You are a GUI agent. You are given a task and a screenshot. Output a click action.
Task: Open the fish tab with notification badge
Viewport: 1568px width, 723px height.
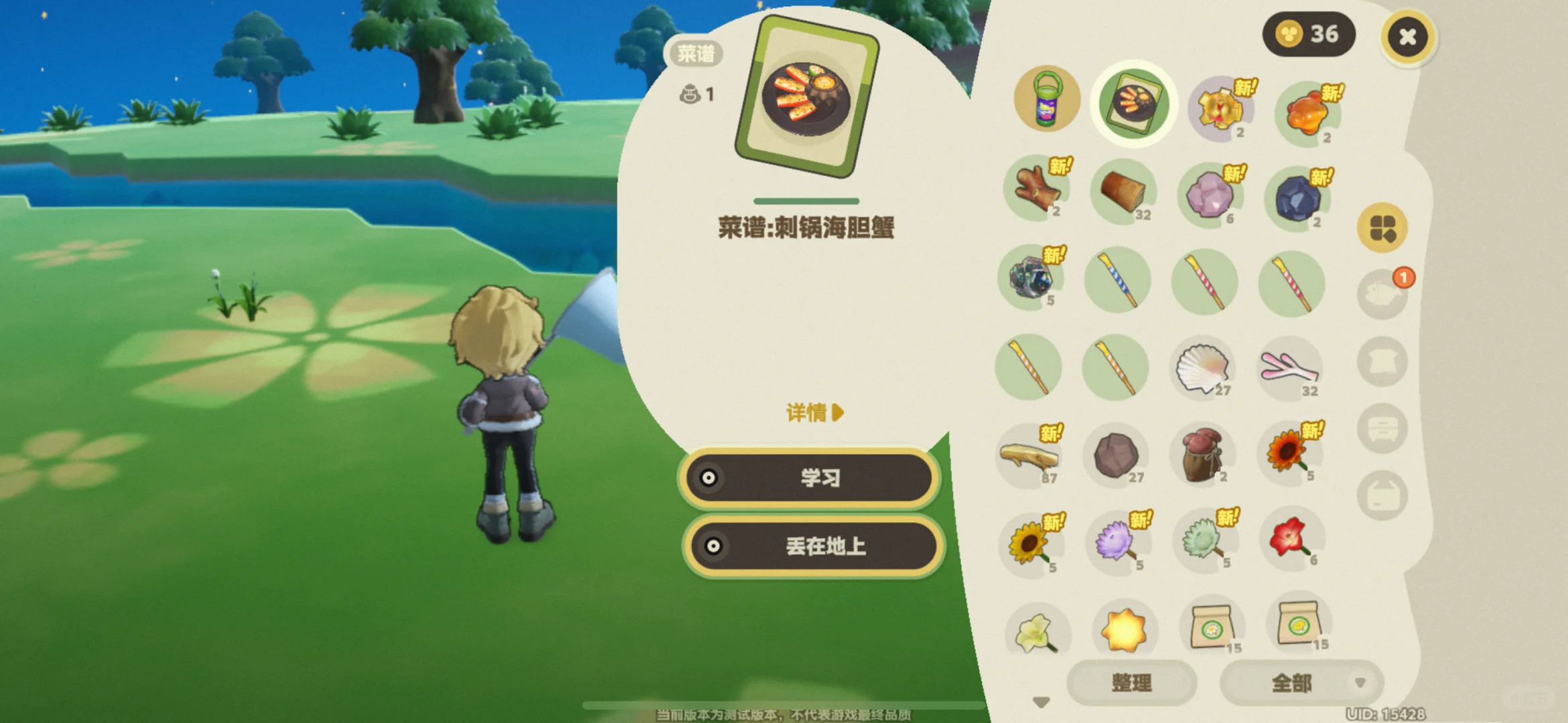point(1382,293)
